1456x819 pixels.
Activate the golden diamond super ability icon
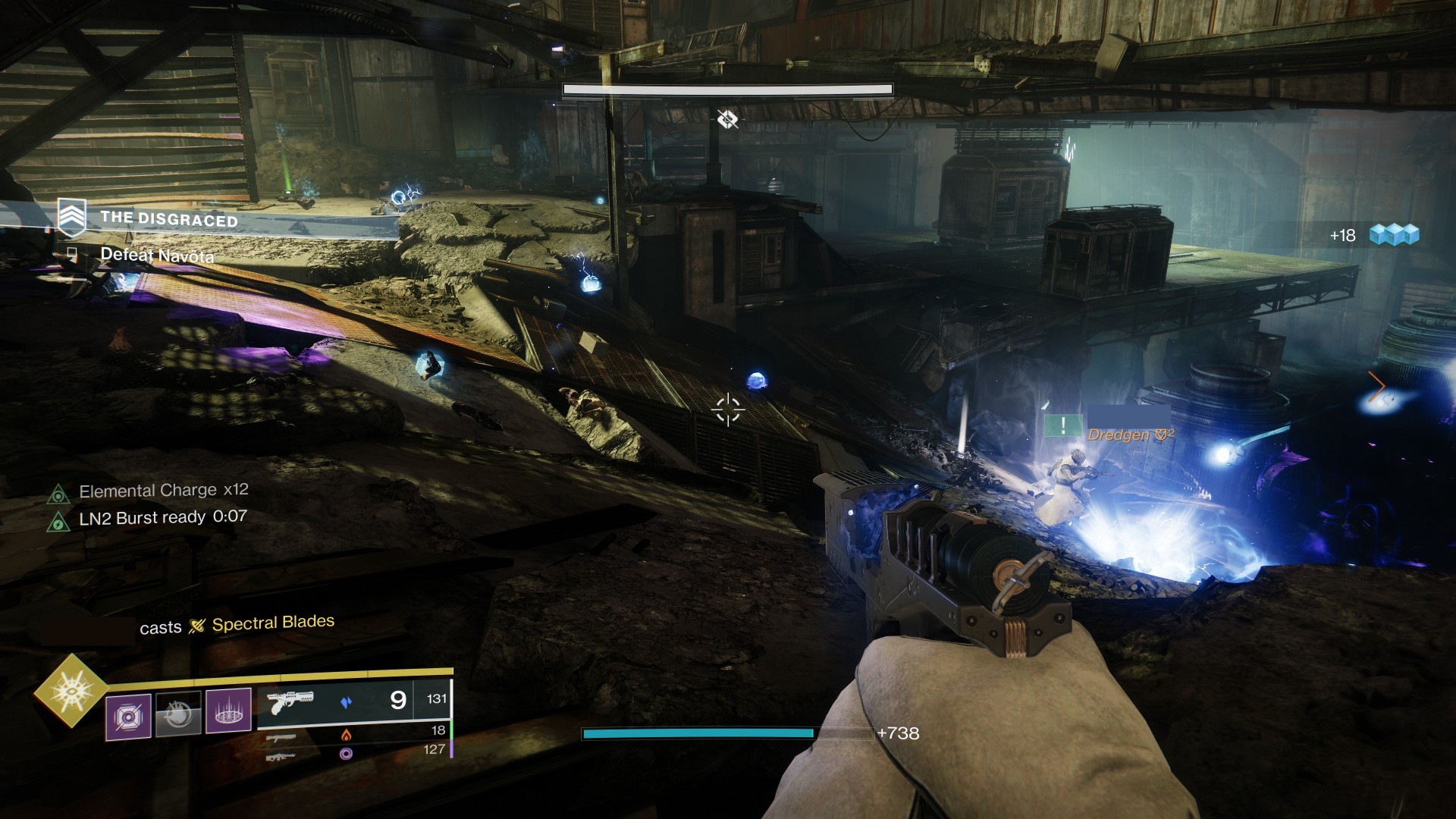(x=72, y=690)
